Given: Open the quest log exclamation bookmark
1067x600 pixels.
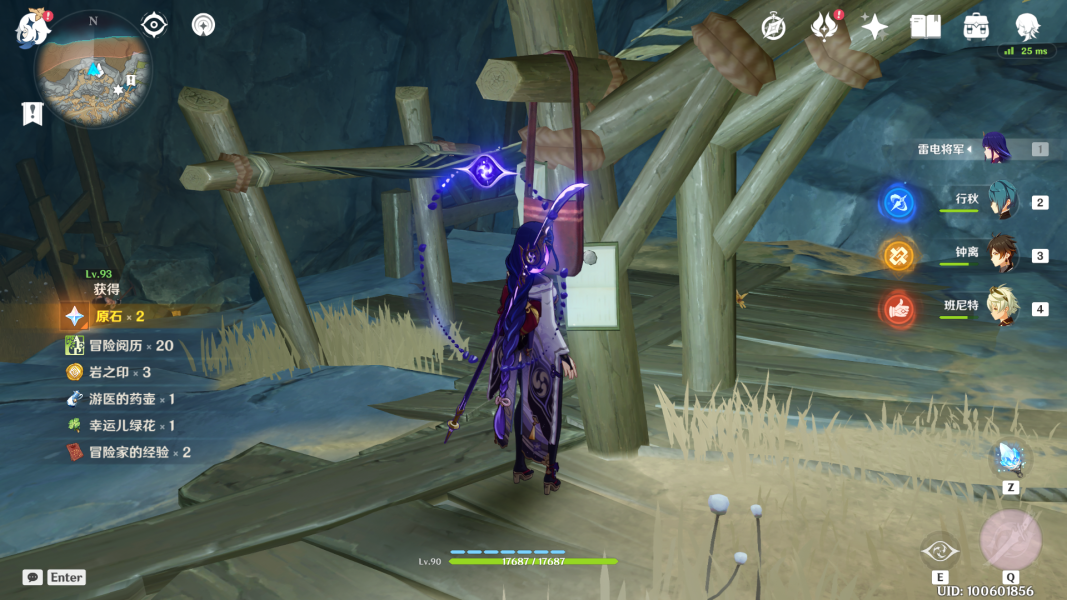Looking at the screenshot, I should coord(32,114).
